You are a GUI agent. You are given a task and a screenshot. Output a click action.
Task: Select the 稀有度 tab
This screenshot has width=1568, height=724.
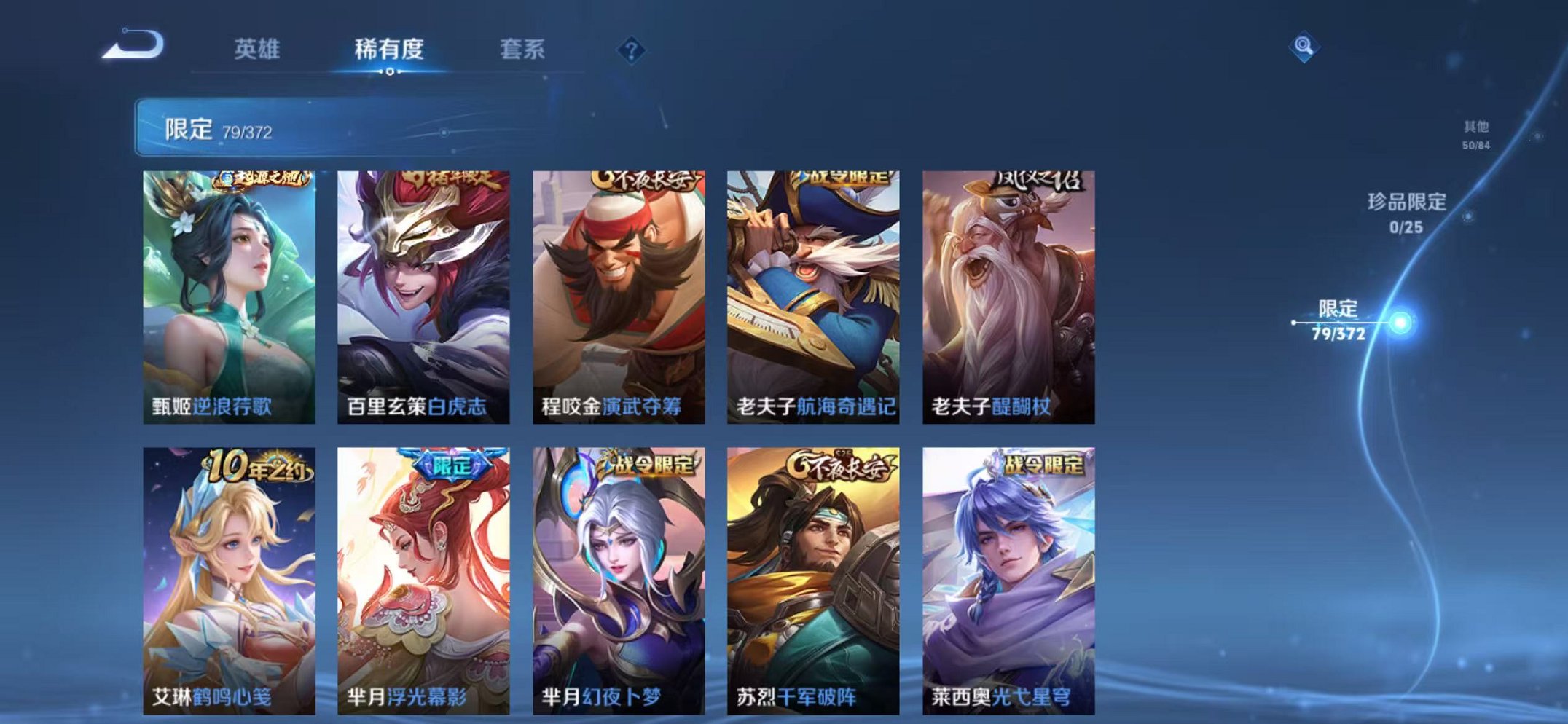[389, 50]
